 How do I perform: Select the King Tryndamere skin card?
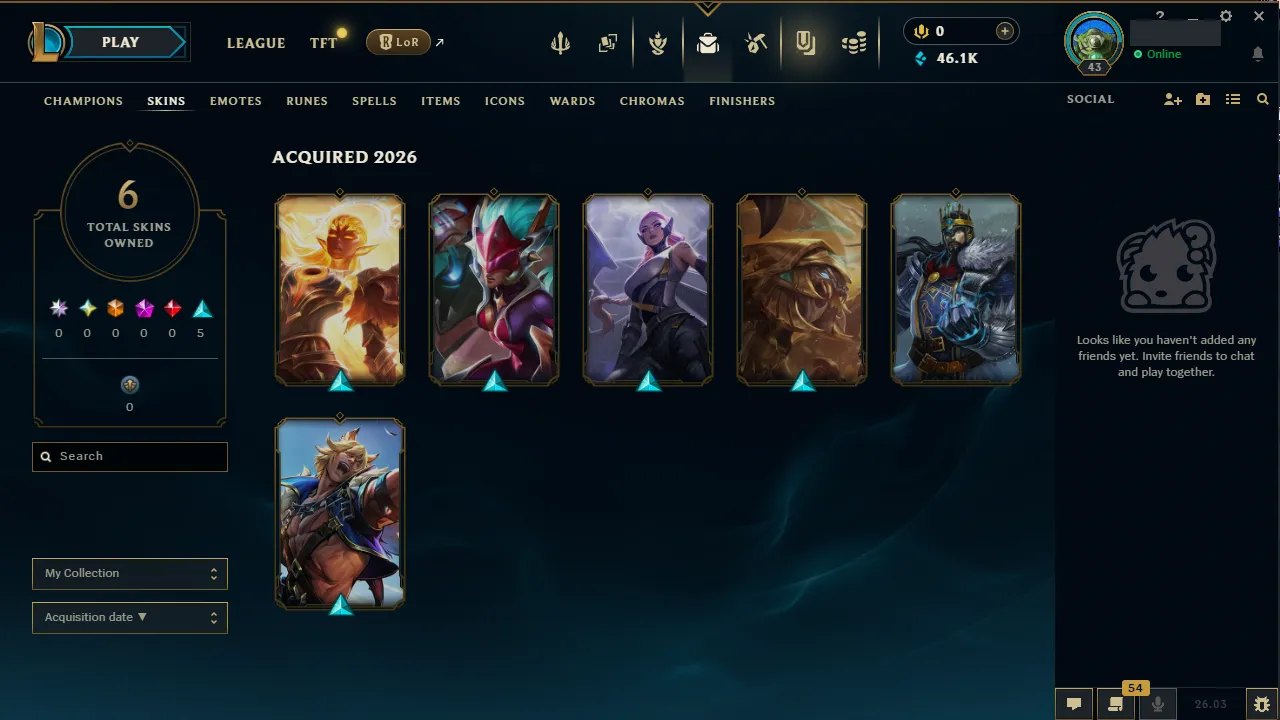click(x=955, y=289)
